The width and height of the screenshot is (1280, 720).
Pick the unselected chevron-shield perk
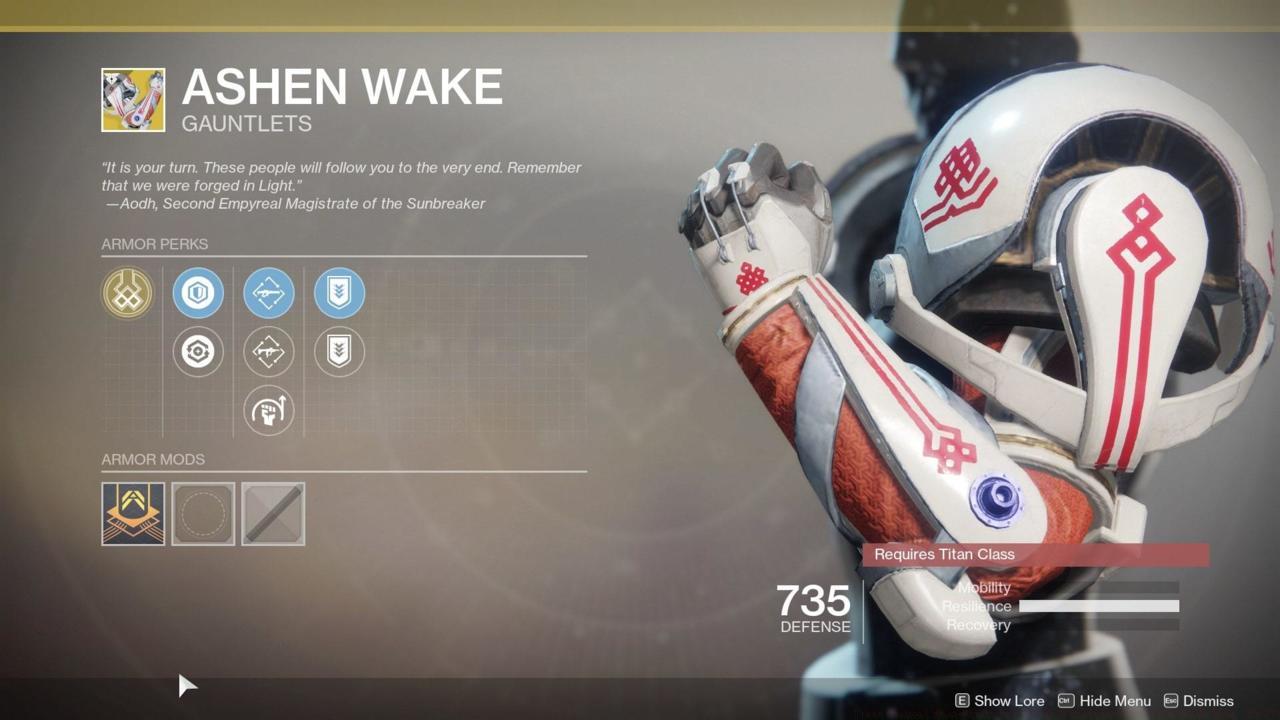(339, 352)
